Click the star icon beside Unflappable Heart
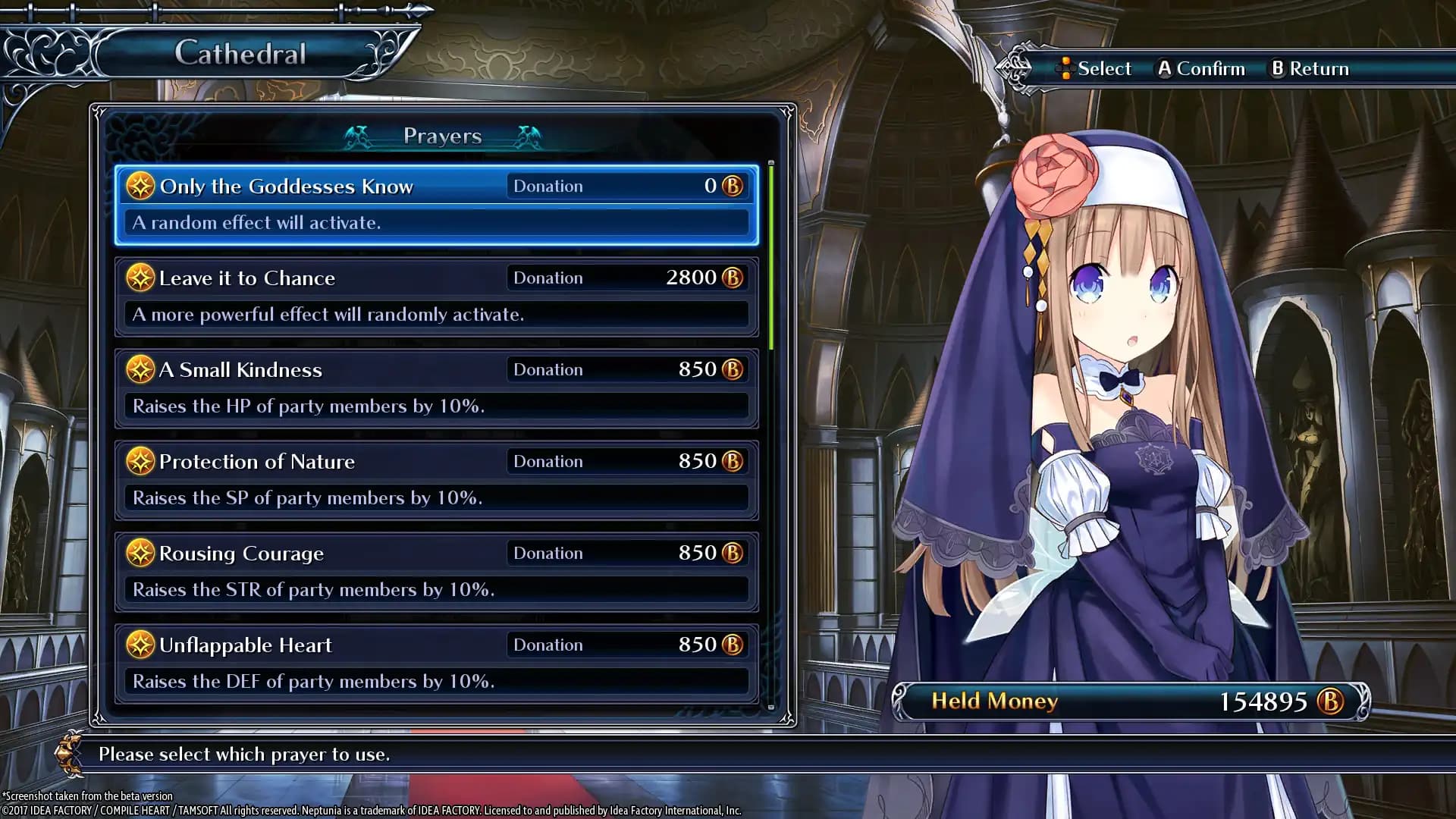This screenshot has height=819, width=1456. point(141,645)
